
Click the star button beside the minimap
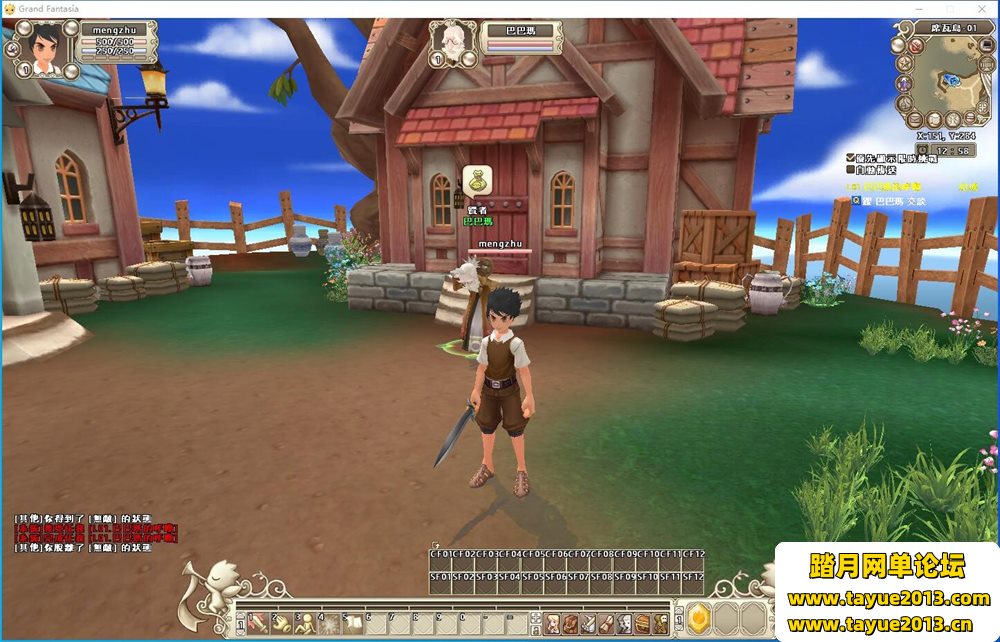903,63
